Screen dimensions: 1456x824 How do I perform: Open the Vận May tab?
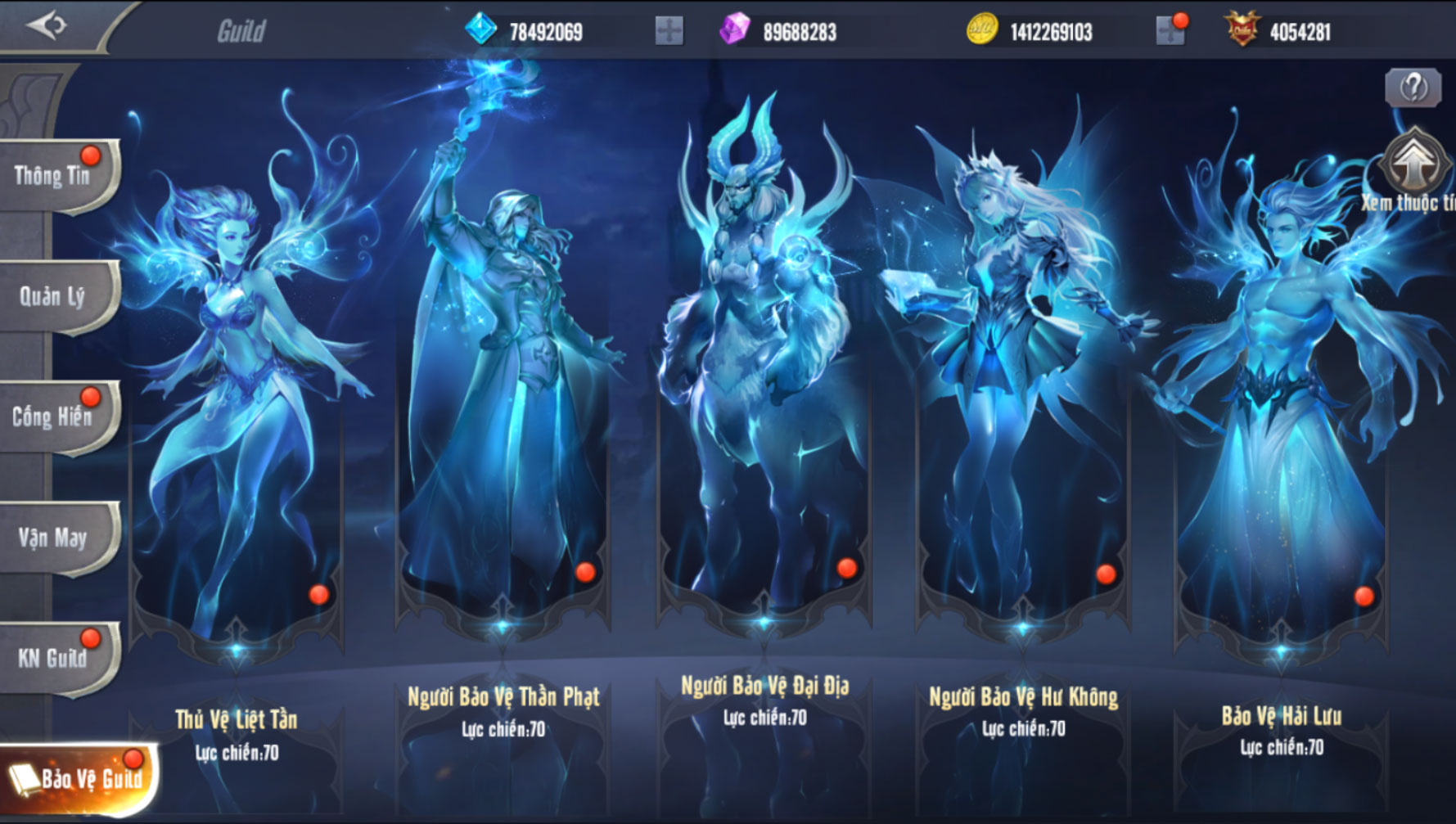[x=54, y=538]
